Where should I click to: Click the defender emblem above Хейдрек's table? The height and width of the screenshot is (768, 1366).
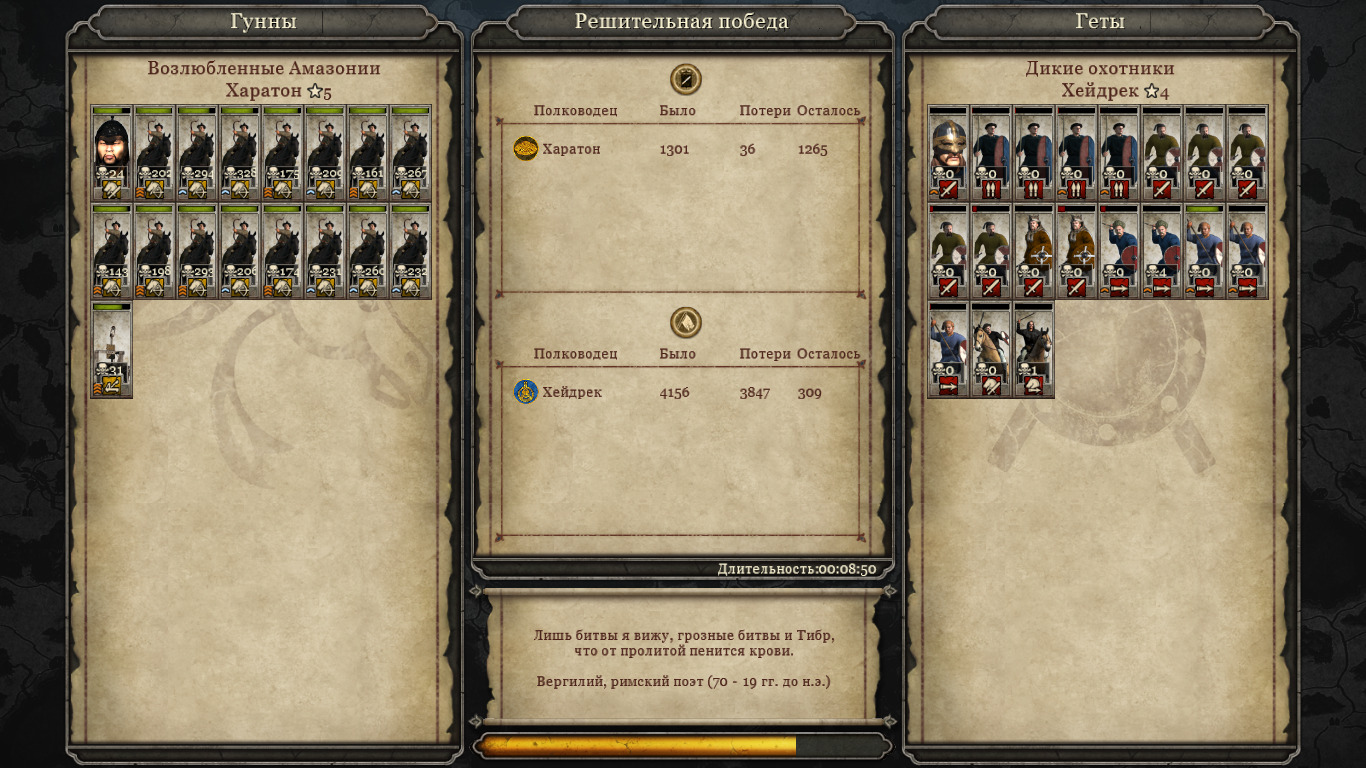tap(685, 322)
